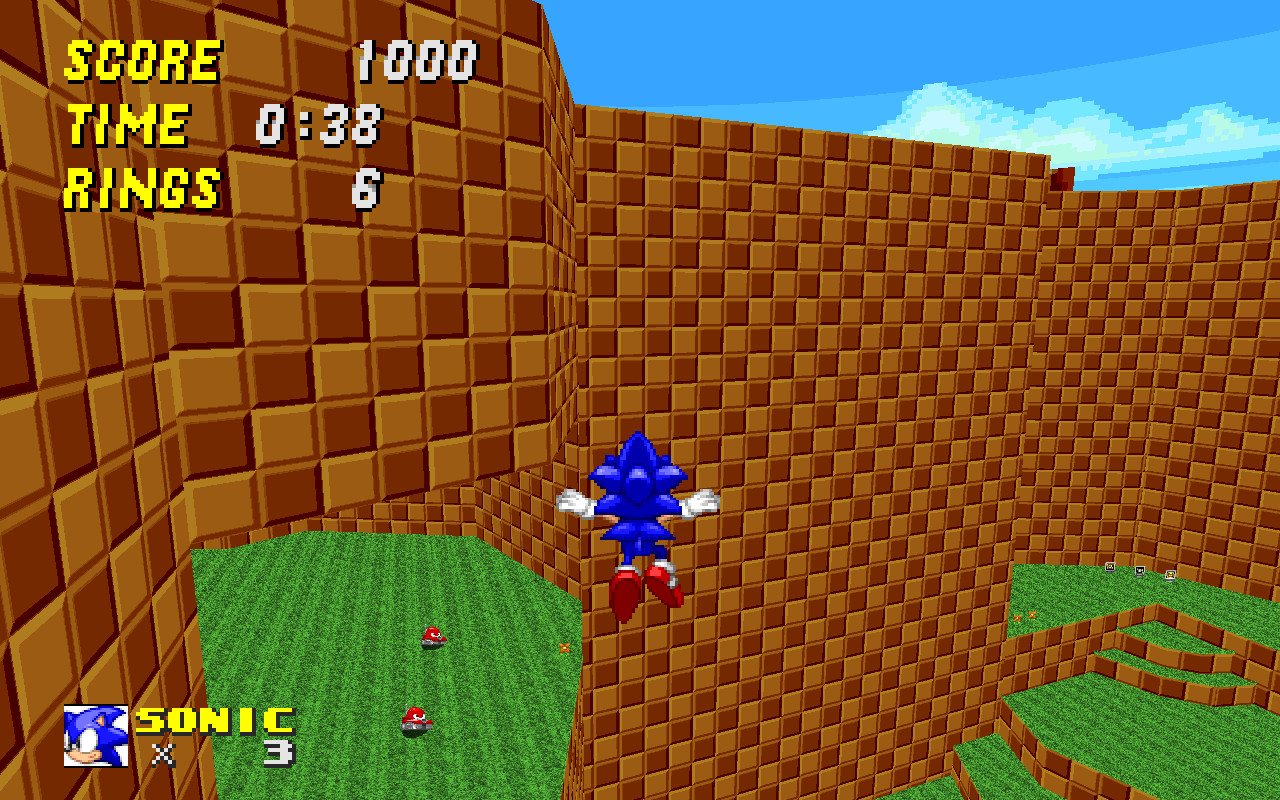Select the middle item monitor on the distant ledge
This screenshot has width=1280, height=800.
click(x=1139, y=572)
